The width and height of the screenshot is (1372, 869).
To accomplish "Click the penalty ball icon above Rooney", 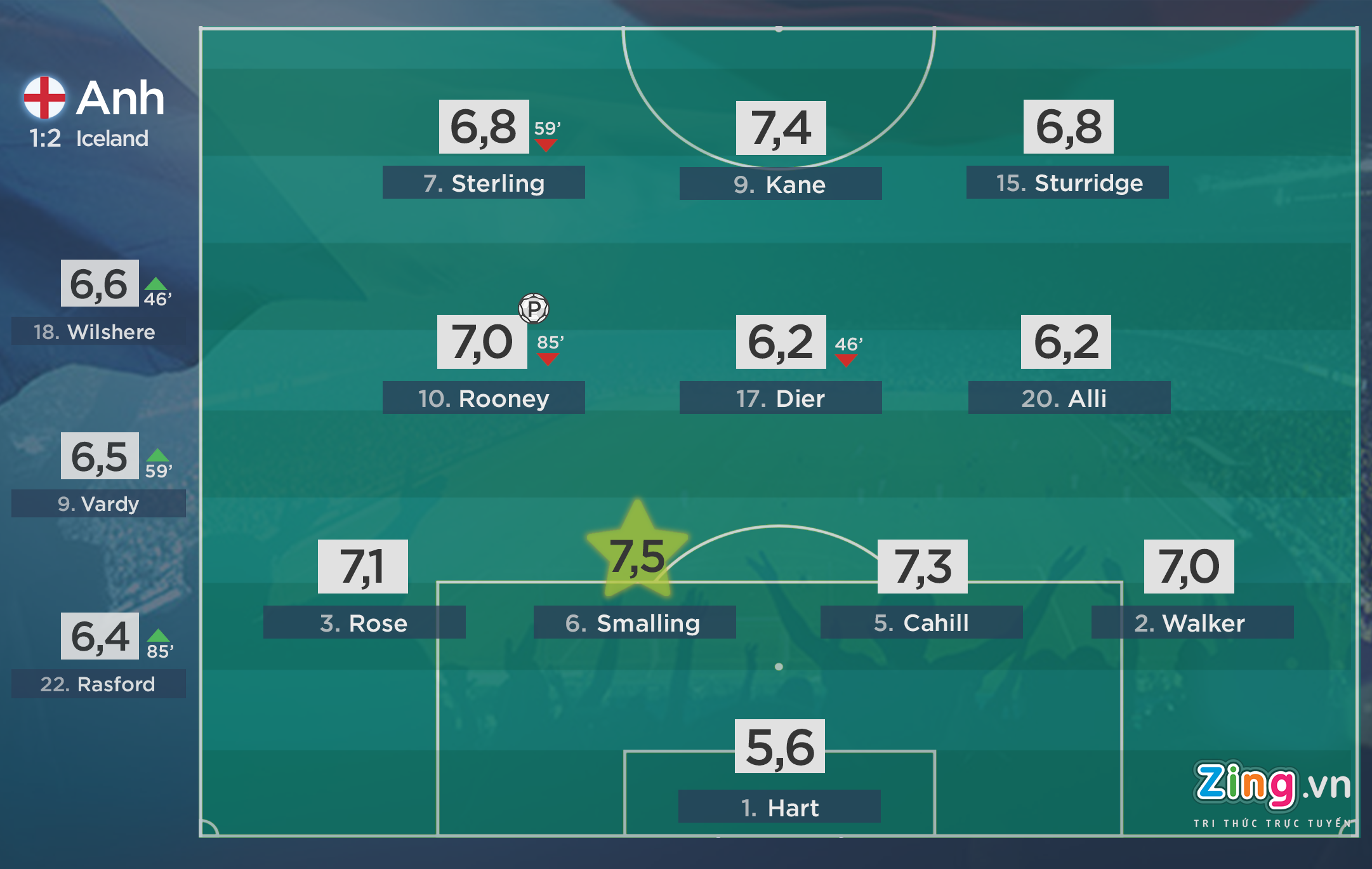I will point(534,308).
